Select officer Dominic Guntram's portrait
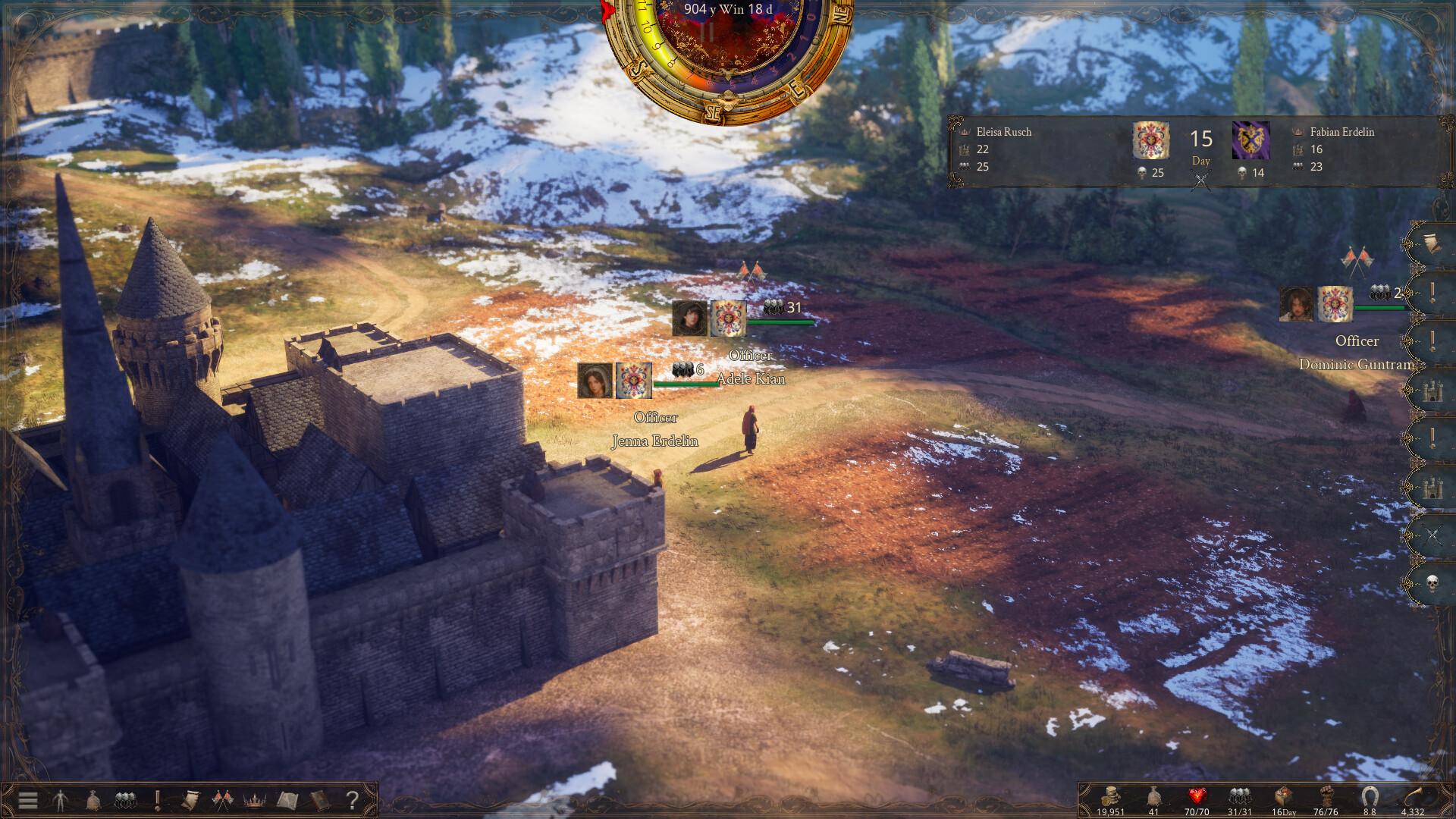Image resolution: width=1456 pixels, height=819 pixels. [1297, 304]
